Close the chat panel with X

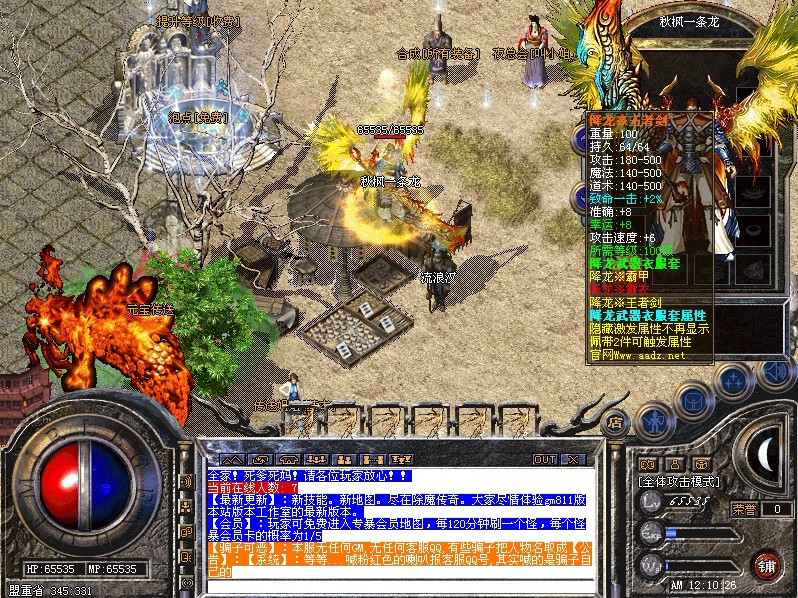pyautogui.click(x=574, y=459)
